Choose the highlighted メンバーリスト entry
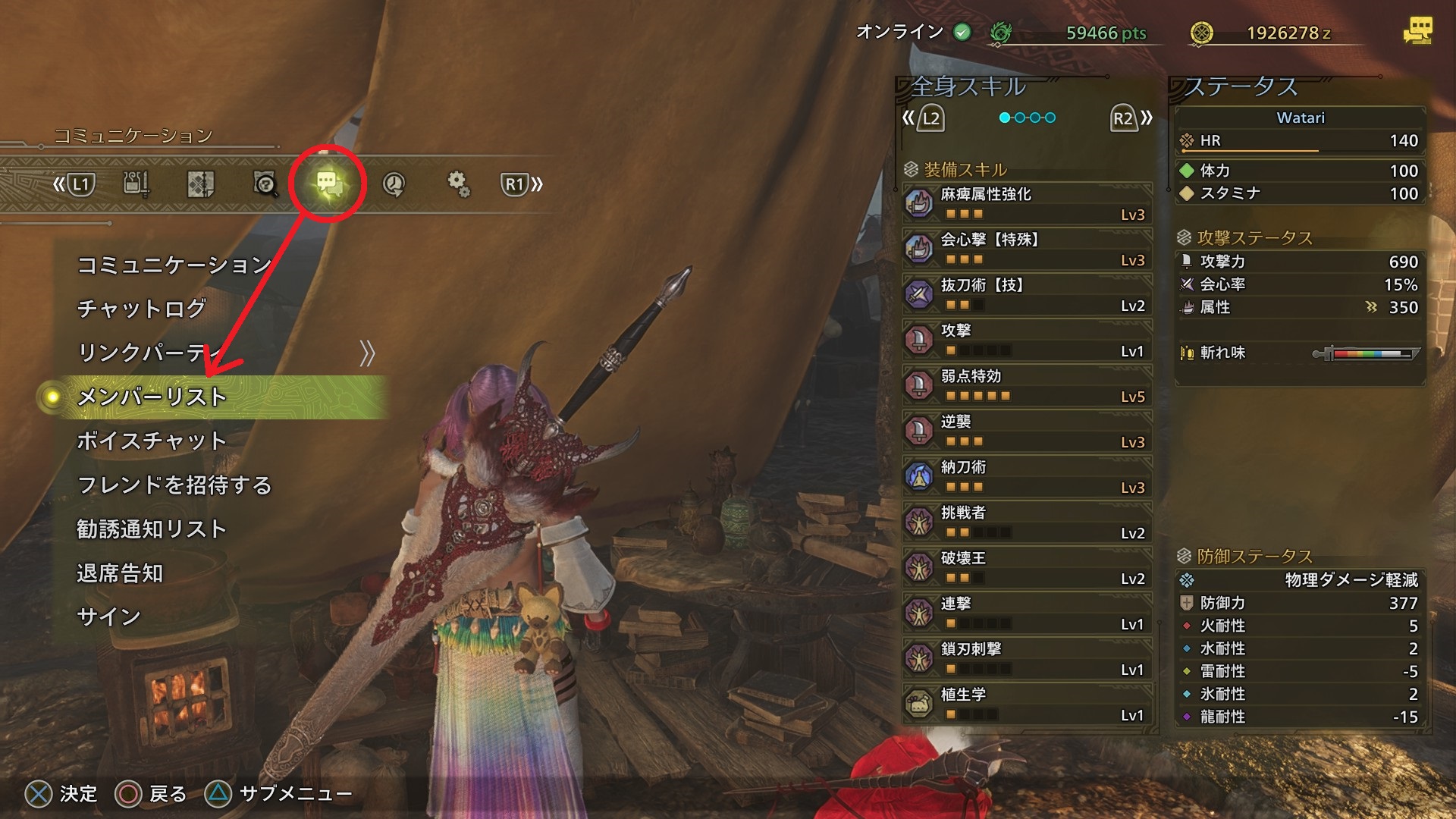 click(152, 397)
